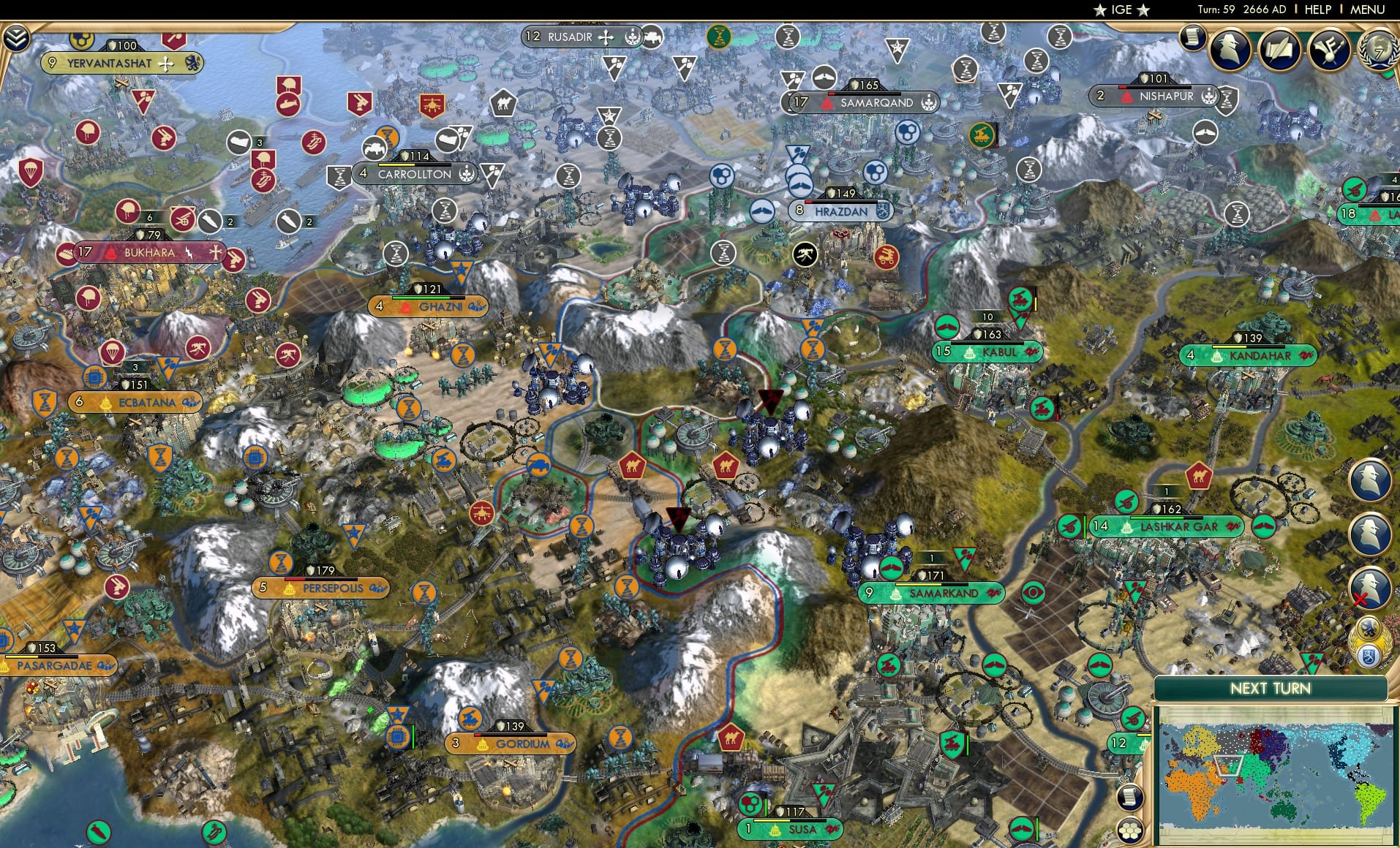Open the Espionage overview spy icon
Screen dimensions: 1400x848
(x=1230, y=49)
